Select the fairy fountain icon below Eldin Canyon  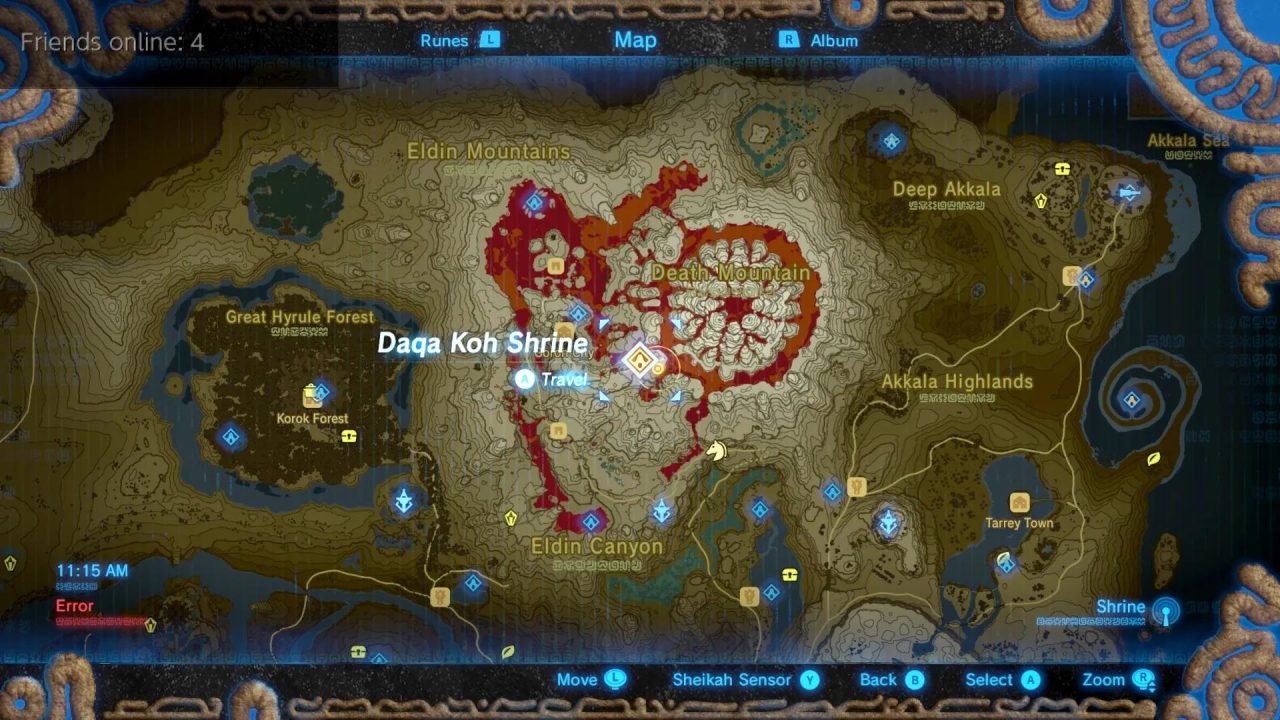[440, 597]
